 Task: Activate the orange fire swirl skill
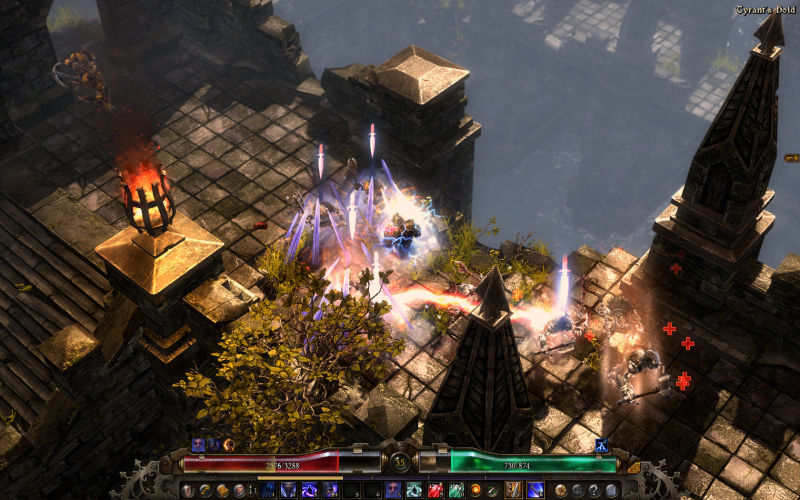click(x=475, y=489)
